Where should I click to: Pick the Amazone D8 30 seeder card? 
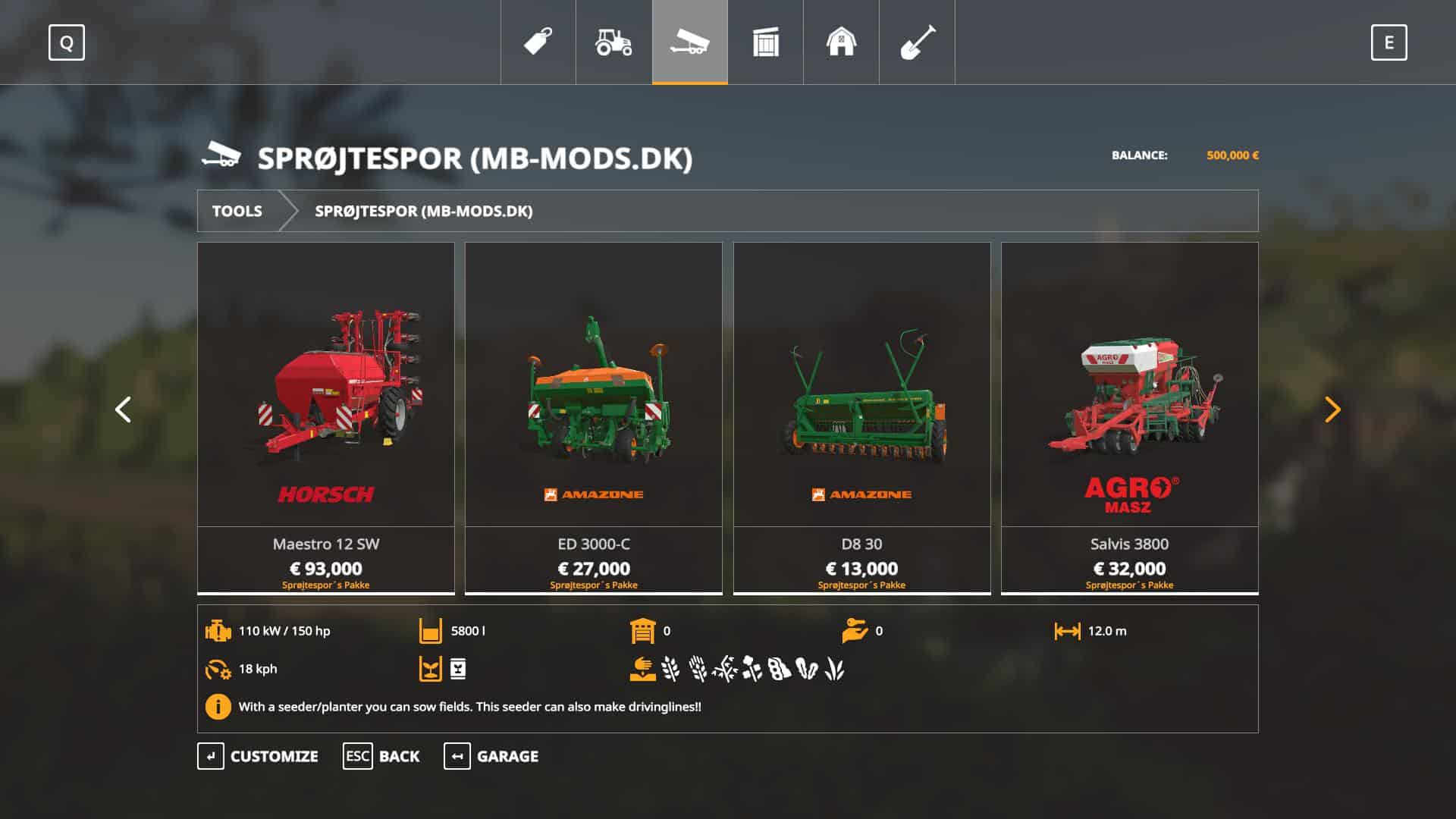pyautogui.click(x=861, y=417)
